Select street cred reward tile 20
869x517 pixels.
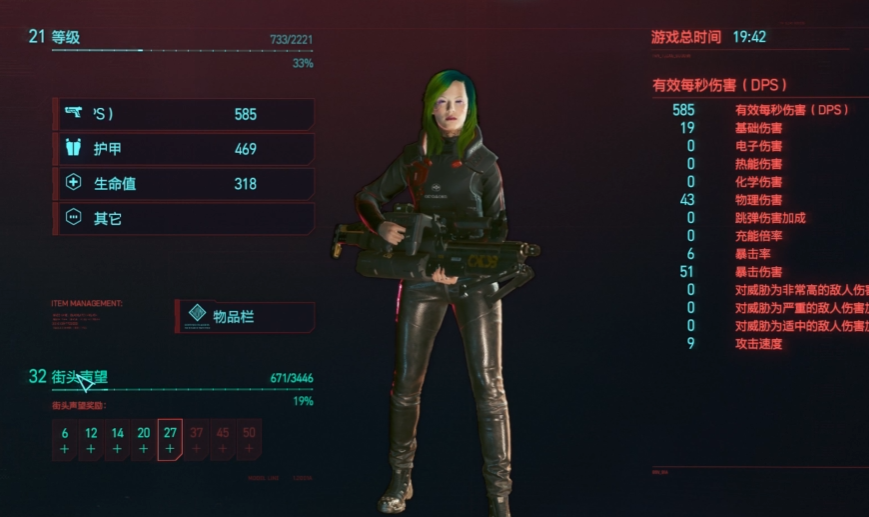click(144, 440)
